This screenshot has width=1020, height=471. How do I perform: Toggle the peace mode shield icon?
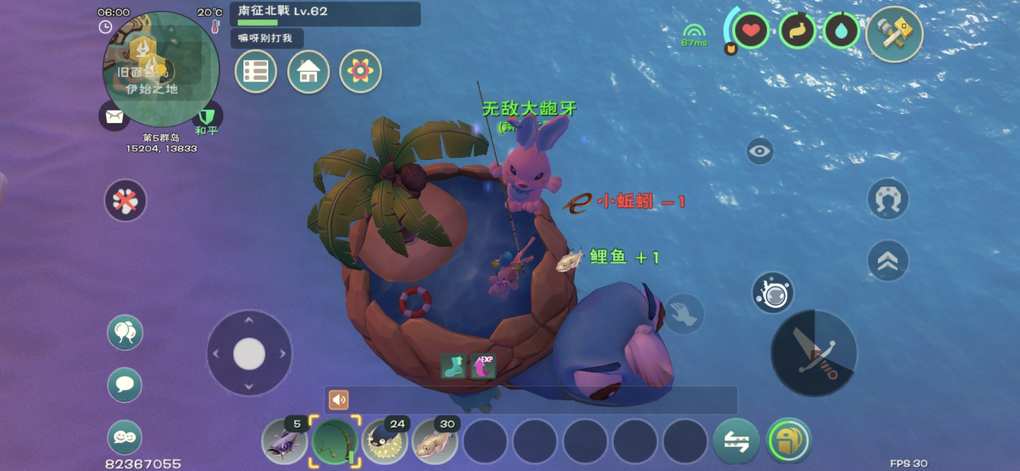[206, 117]
